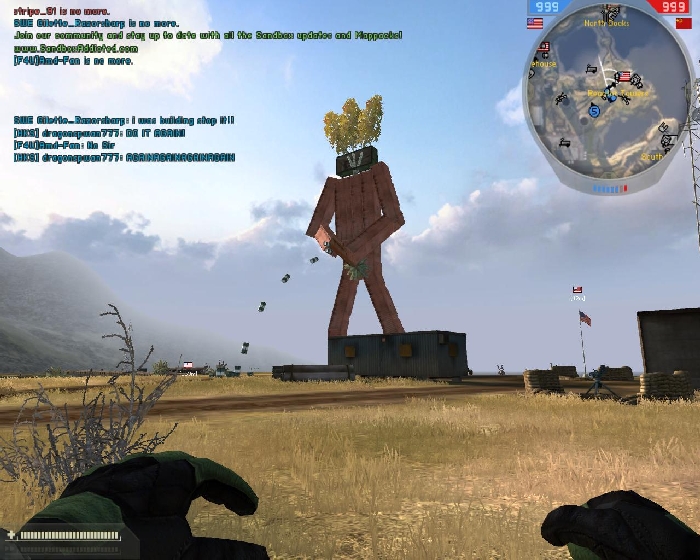Click the China team flag icon
This screenshot has width=700, height=560.
pos(682,22)
